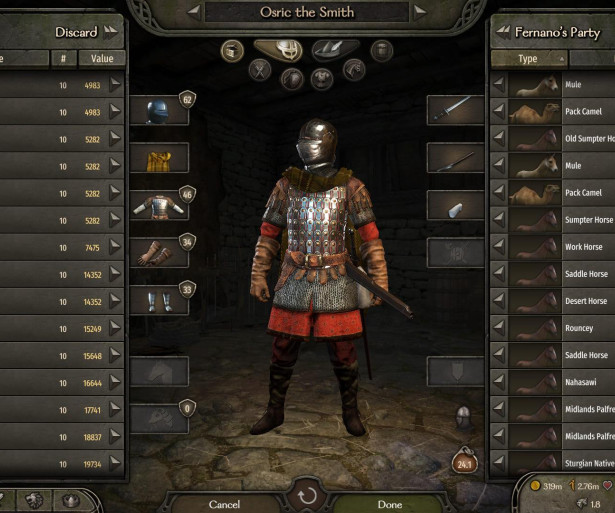
Task: Select the first weapon slot with sword
Action: (x=456, y=110)
